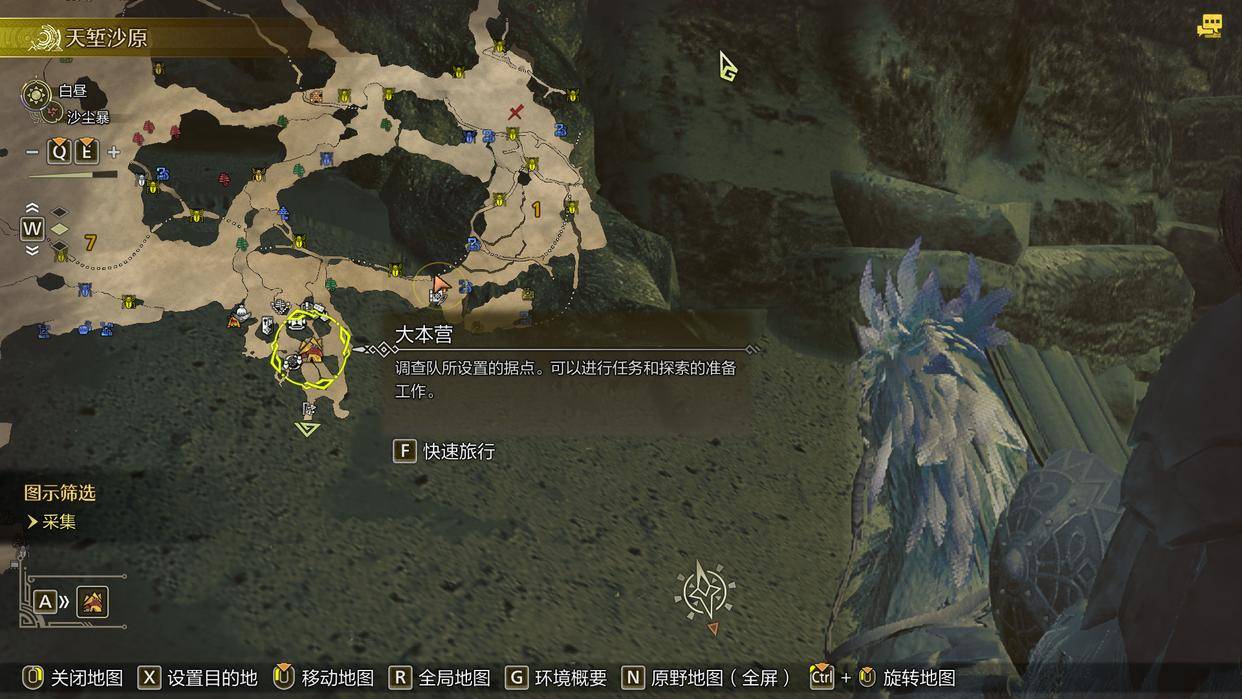Choose 快速旅行 fast travel option

445,451
